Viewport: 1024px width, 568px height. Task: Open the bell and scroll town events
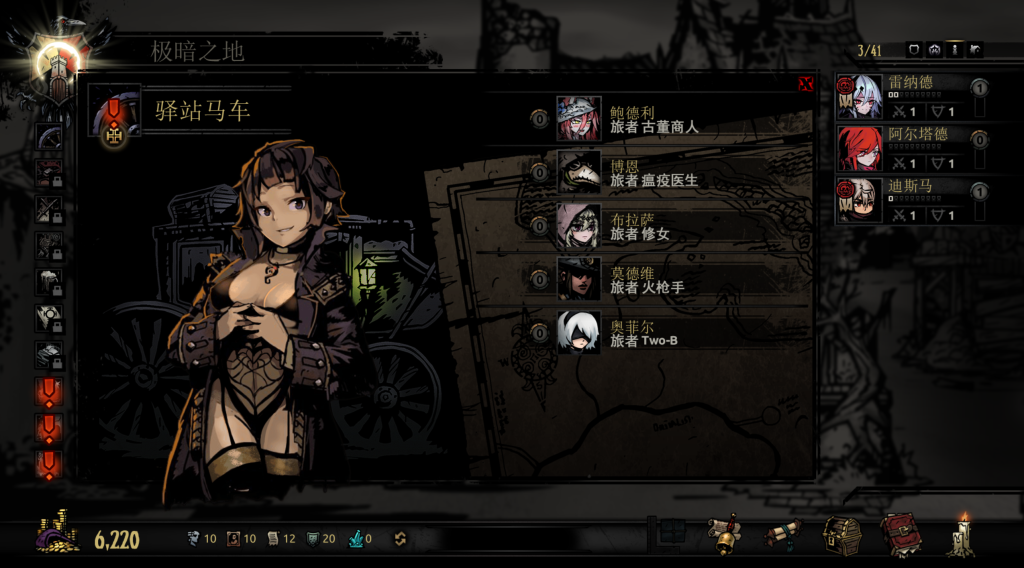pos(724,537)
